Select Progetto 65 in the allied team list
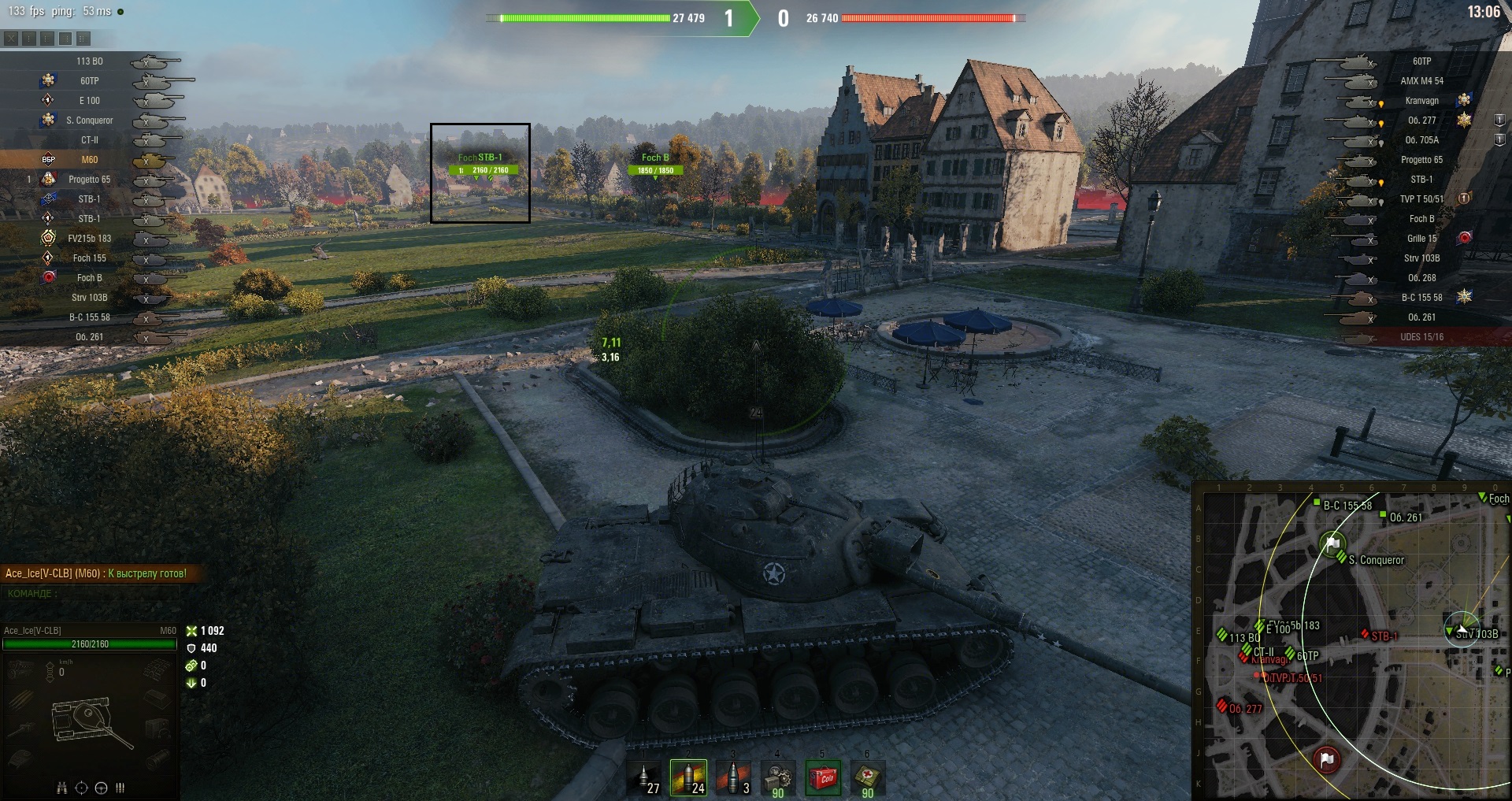1512x801 pixels. pos(90,180)
